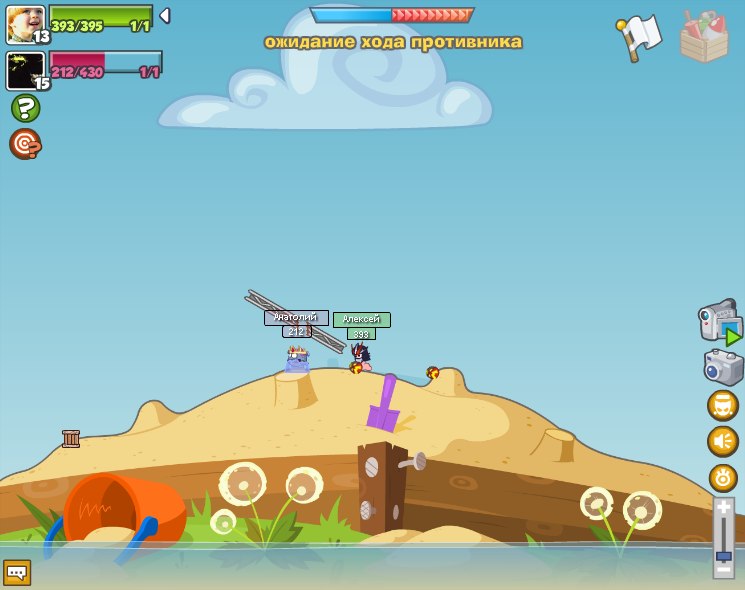Click the blue zoom slider handle

pyautogui.click(x=723, y=554)
